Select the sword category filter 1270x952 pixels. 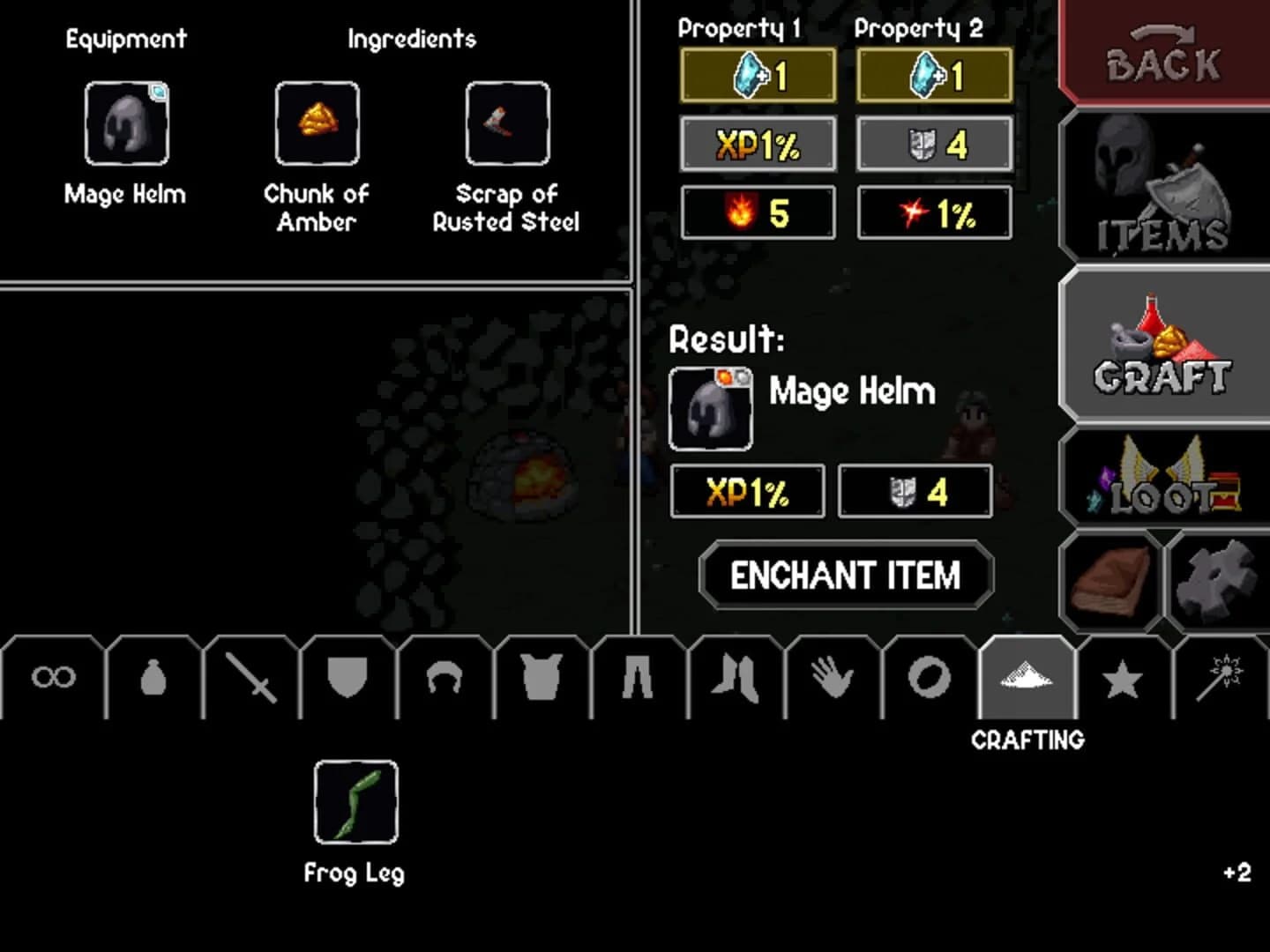(x=251, y=679)
